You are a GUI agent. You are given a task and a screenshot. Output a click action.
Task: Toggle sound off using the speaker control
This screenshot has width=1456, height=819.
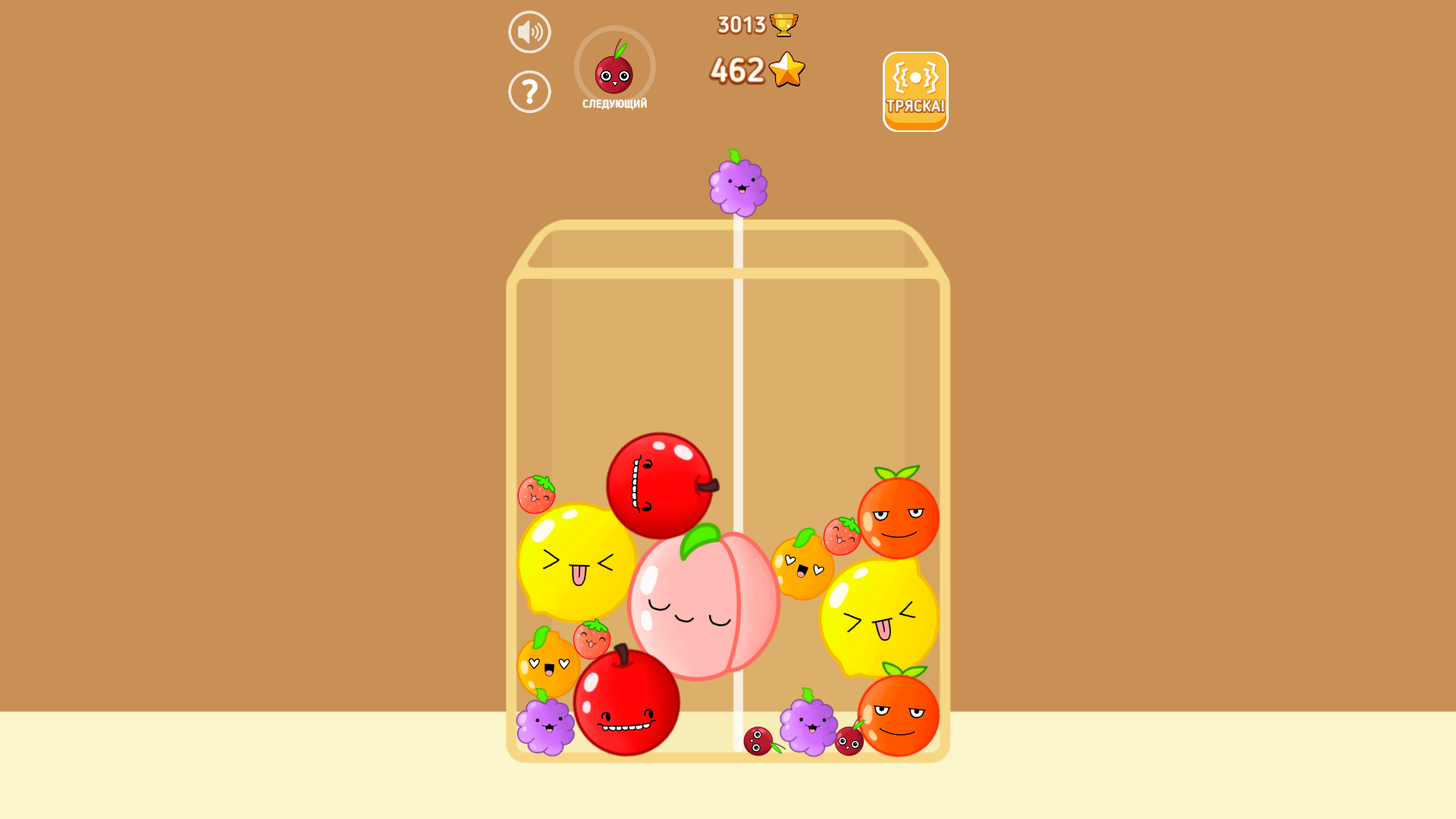point(529,31)
